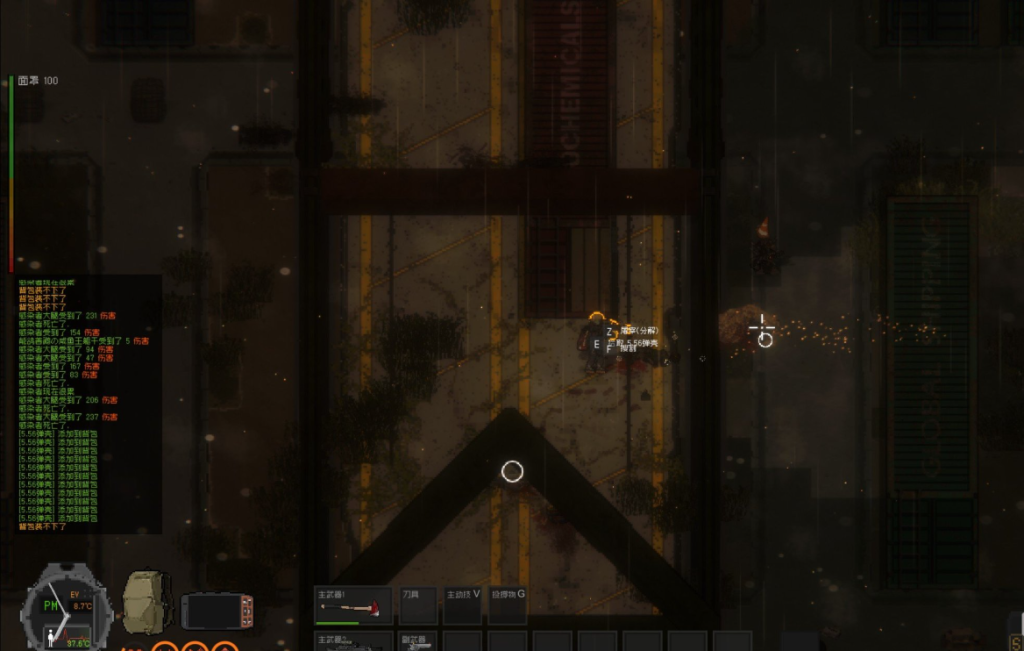Screen dimensions: 1024x651
Task: Select the secondary weapon (副武器) pistol slot
Action: pyautogui.click(x=418, y=641)
